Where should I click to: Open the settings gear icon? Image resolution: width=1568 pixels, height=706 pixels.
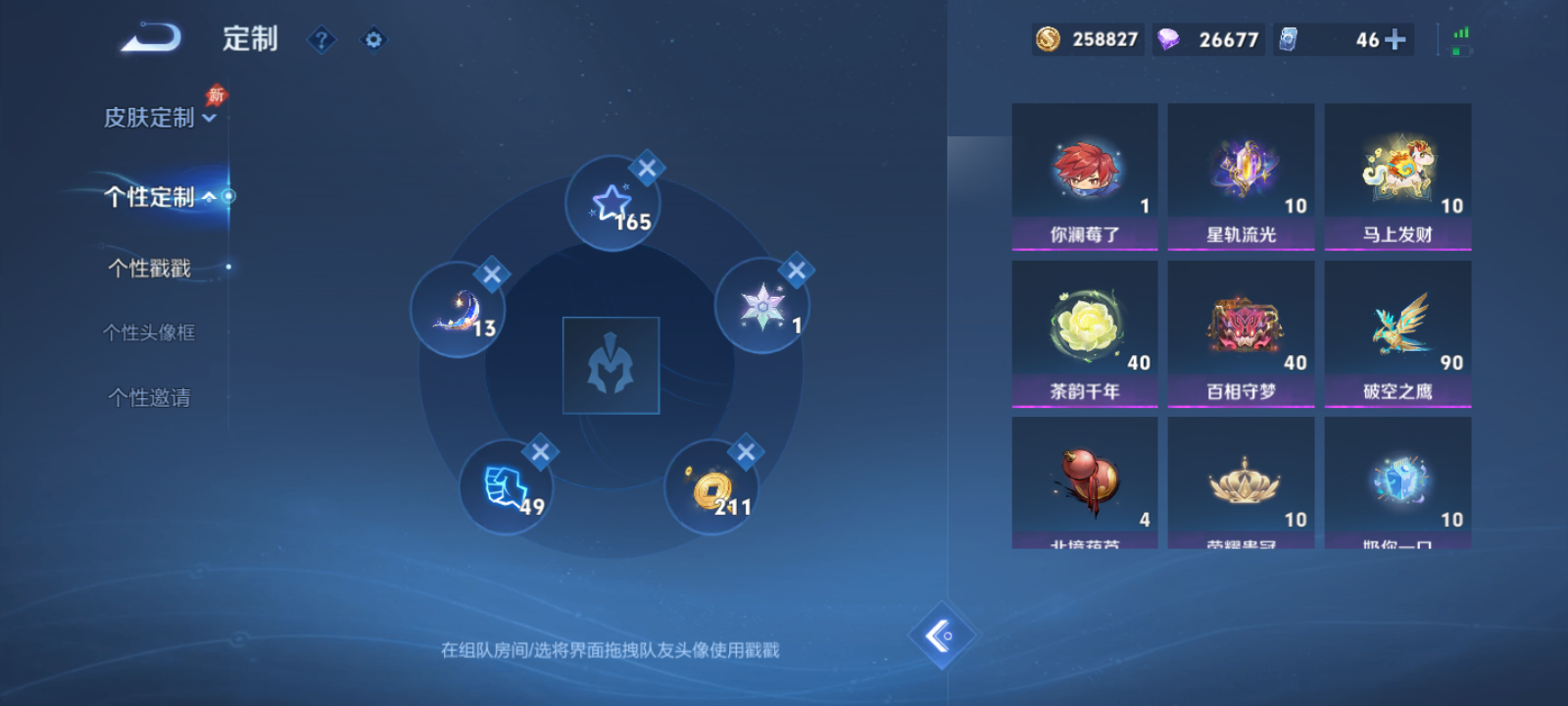[372, 39]
